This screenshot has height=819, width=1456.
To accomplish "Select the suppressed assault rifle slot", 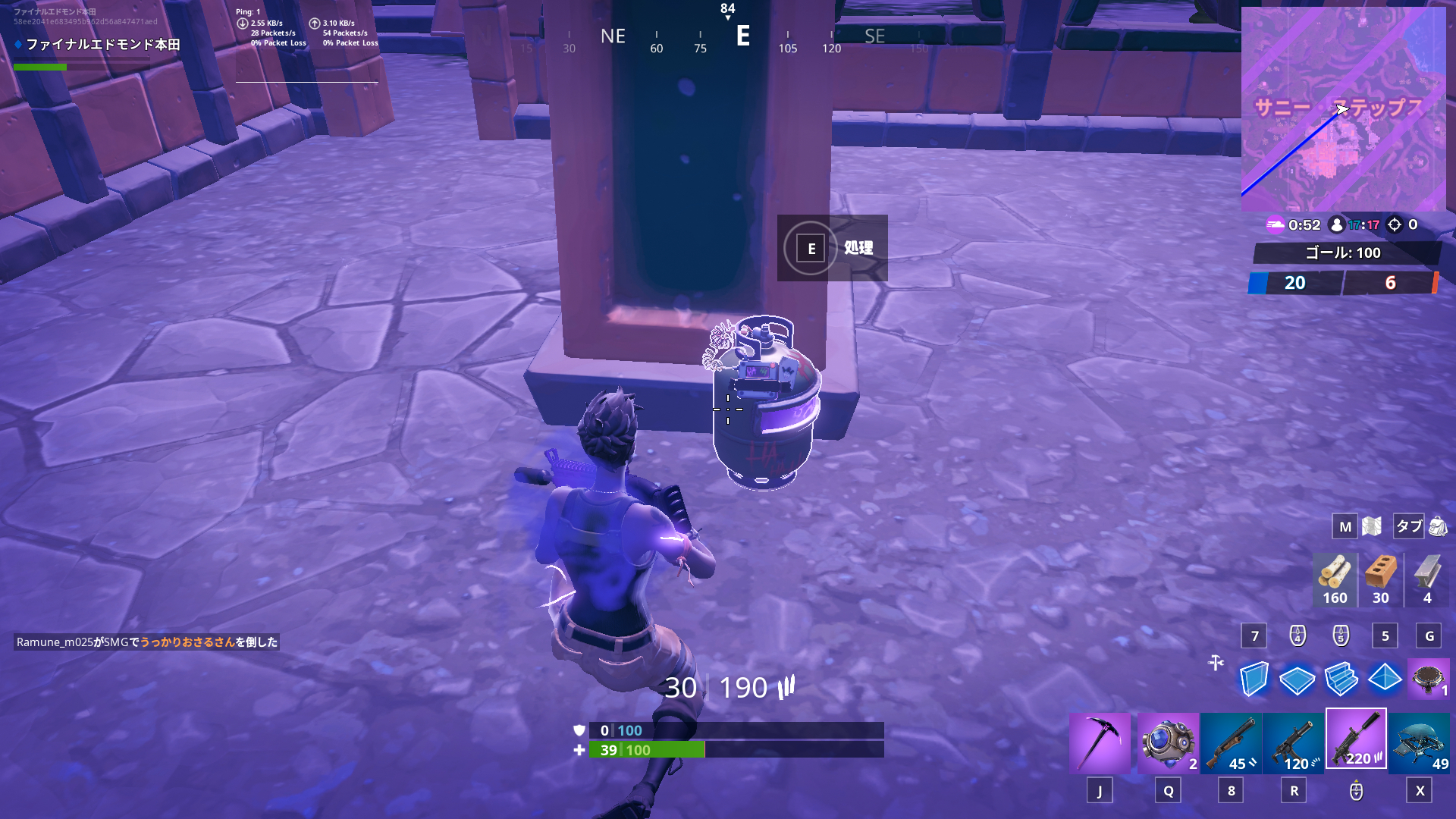I will [1356, 739].
